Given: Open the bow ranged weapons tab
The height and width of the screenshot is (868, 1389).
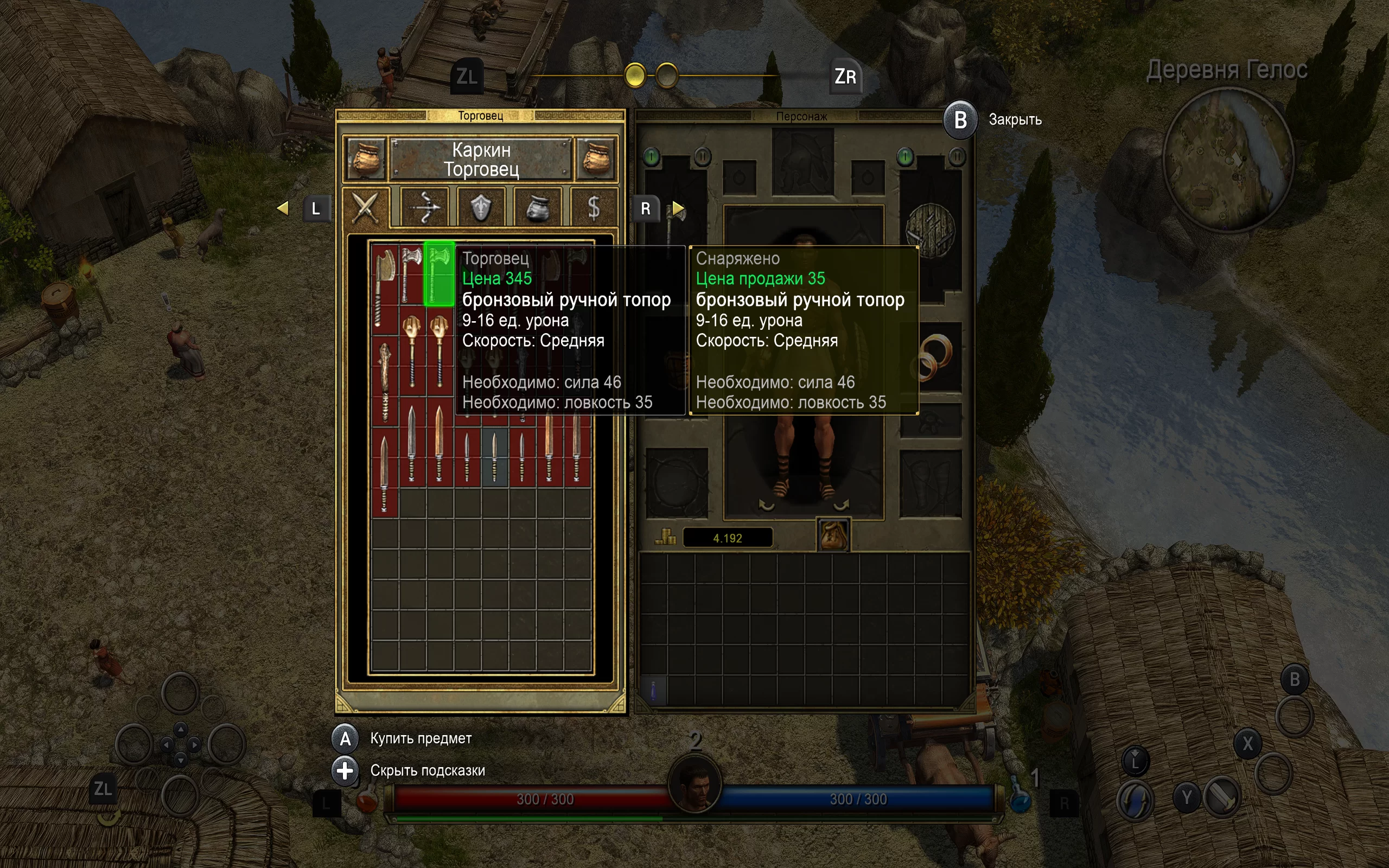Looking at the screenshot, I should point(424,207).
